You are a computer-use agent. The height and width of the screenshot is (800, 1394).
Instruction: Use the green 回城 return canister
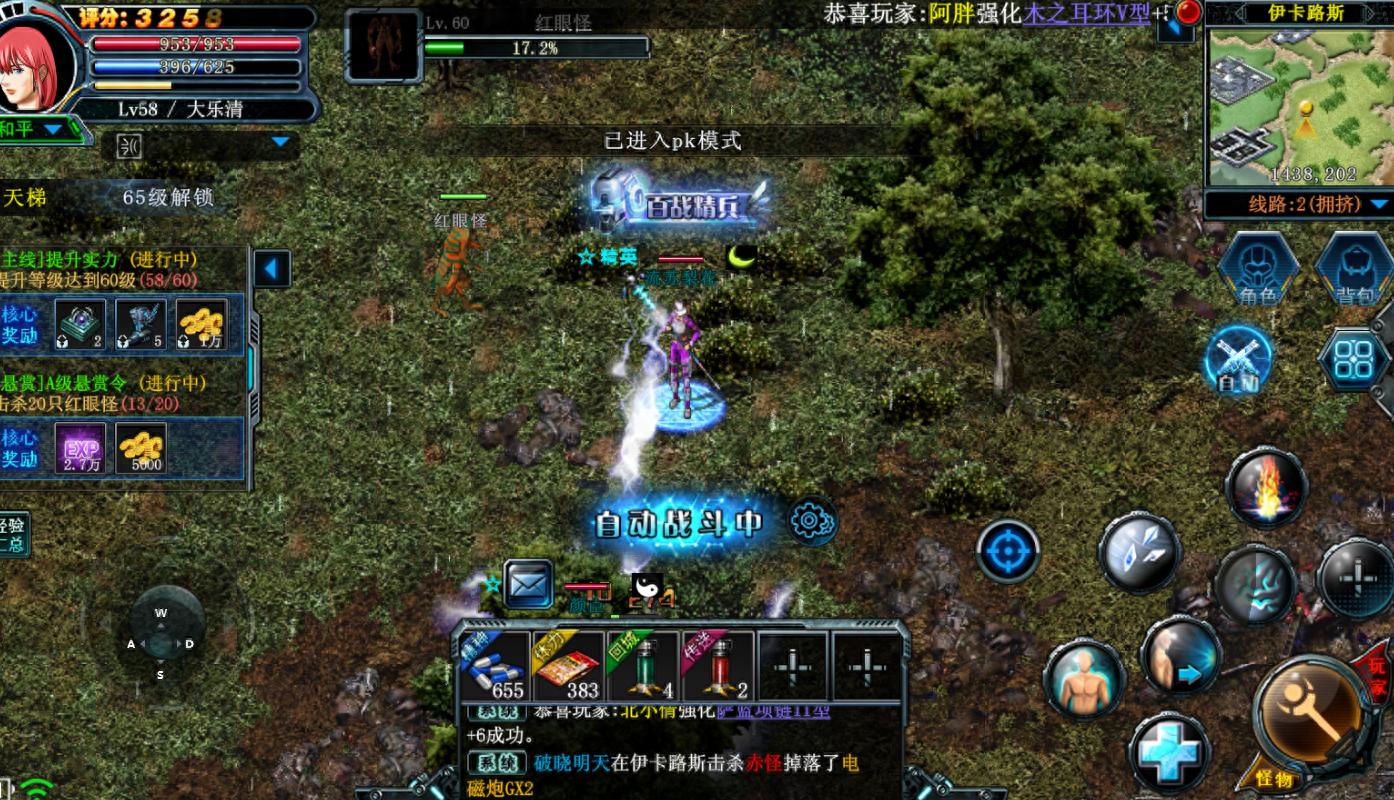coord(643,666)
